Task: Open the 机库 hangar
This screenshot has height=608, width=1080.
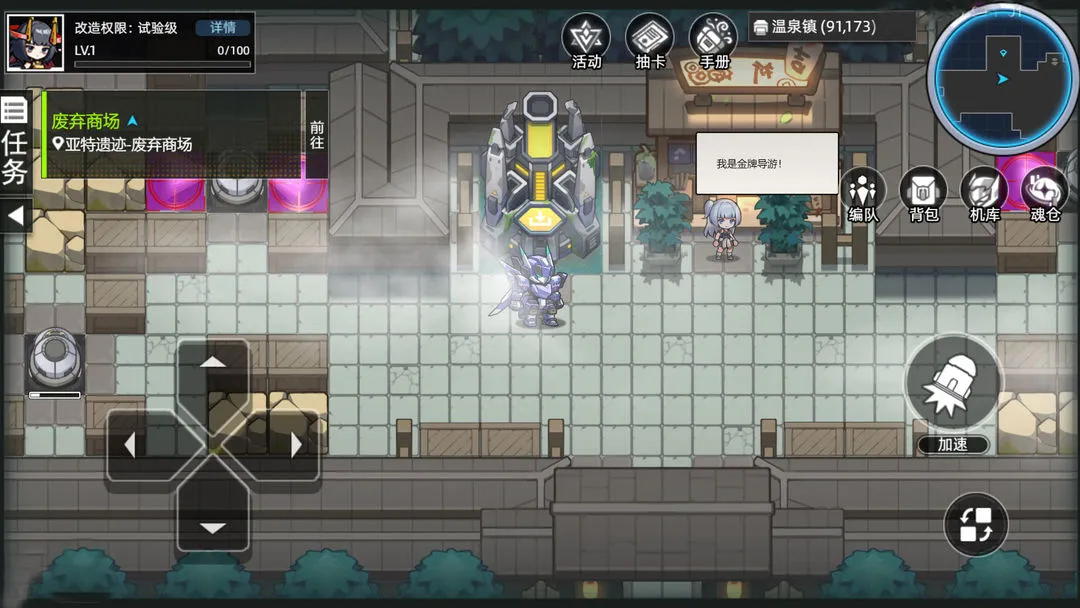Action: point(985,194)
